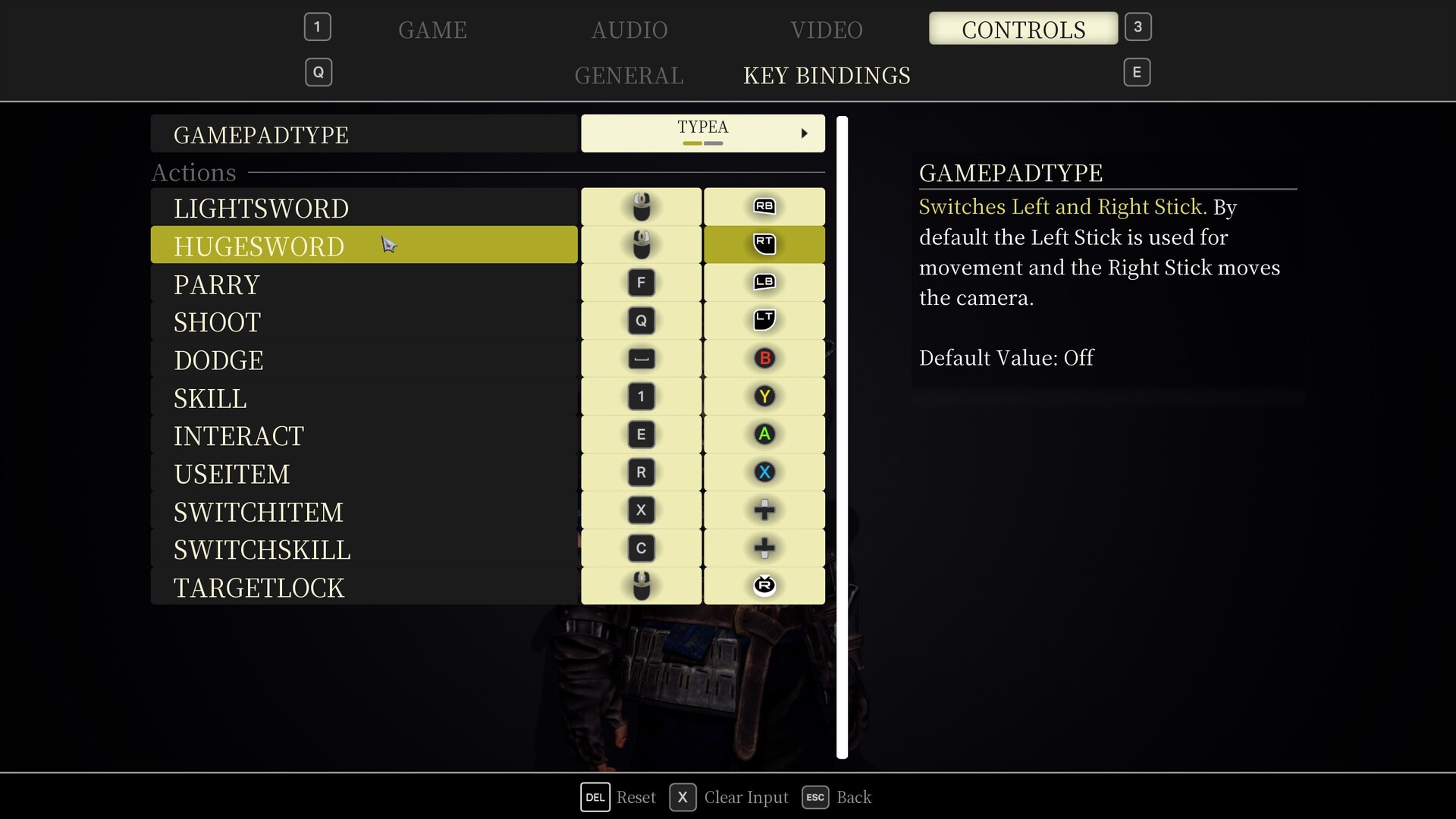Click the LB gamepad icon for PARRY
Image resolution: width=1456 pixels, height=819 pixels.
764,282
